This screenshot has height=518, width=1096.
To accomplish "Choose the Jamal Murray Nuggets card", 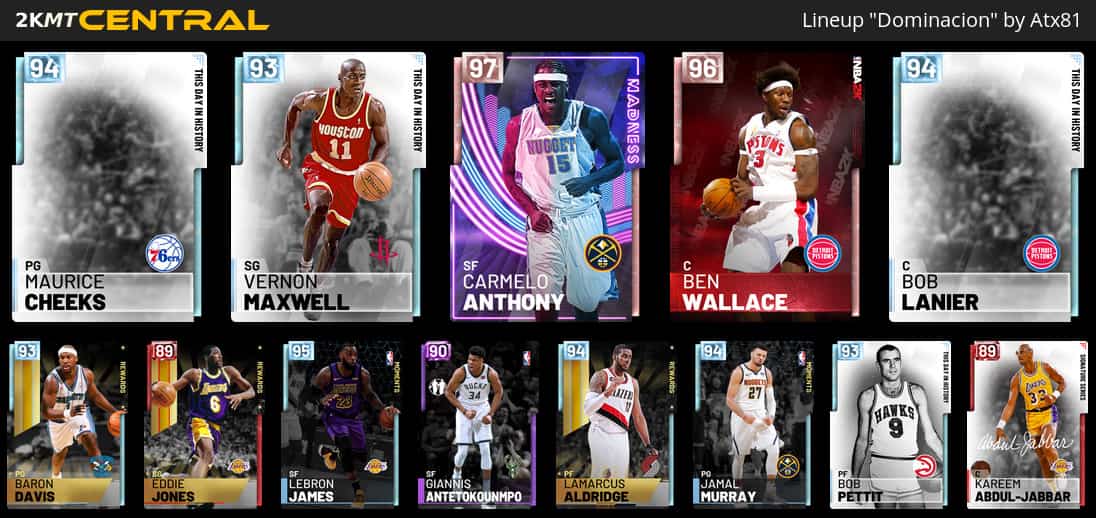I will click(752, 424).
